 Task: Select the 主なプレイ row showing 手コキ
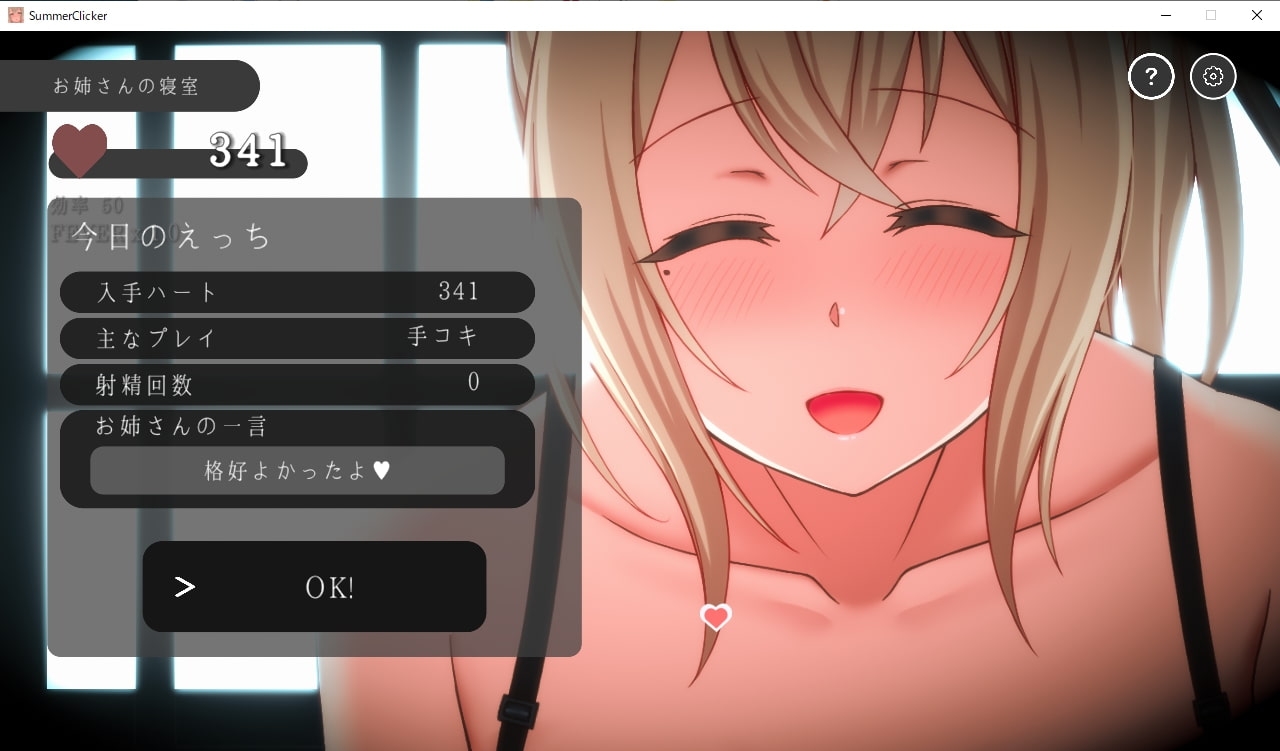pyautogui.click(x=297, y=338)
